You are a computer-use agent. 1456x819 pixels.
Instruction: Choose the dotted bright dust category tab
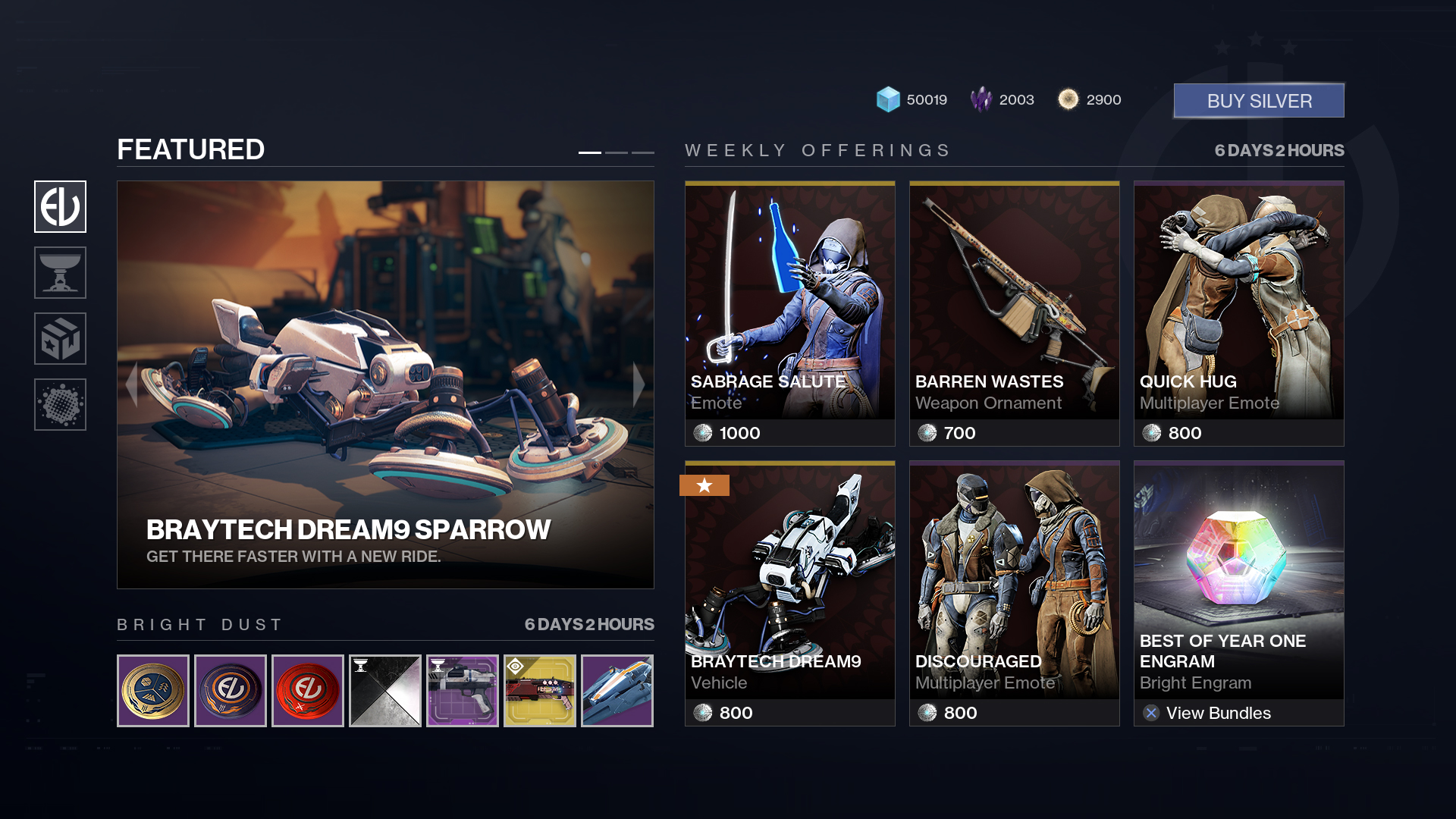(x=61, y=404)
